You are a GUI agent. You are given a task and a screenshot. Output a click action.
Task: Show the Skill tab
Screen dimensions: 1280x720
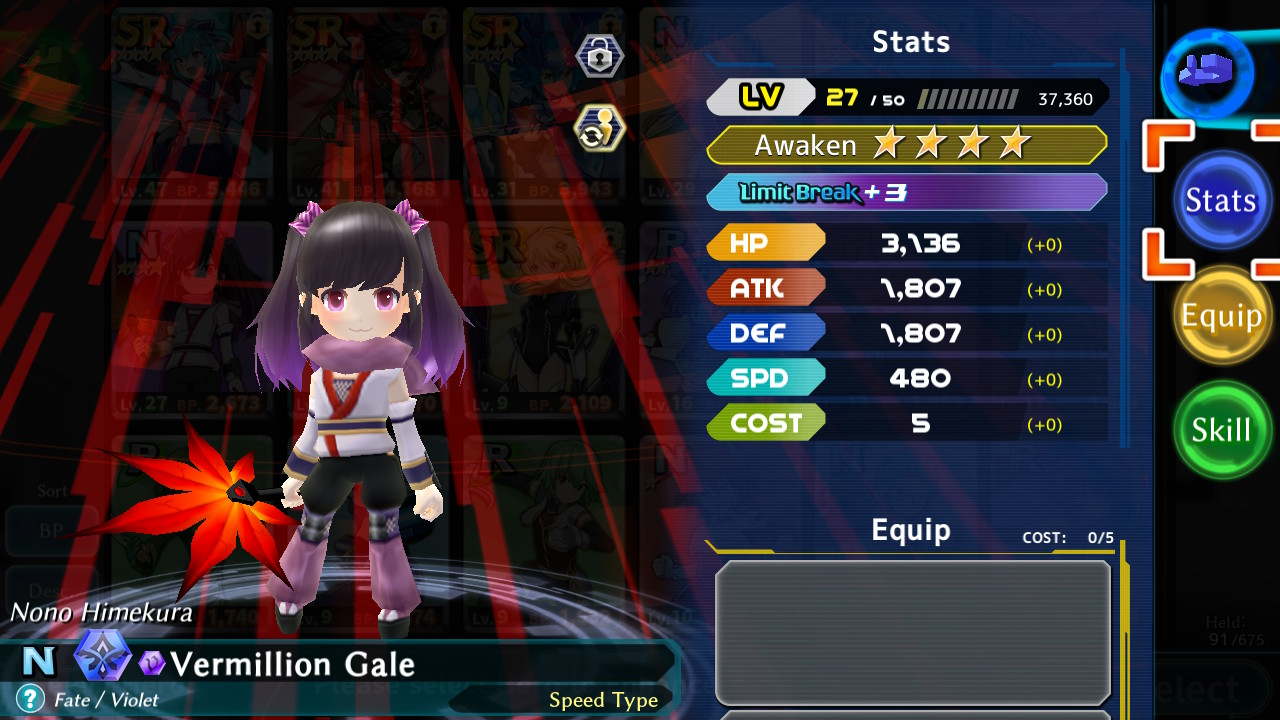(x=1220, y=430)
